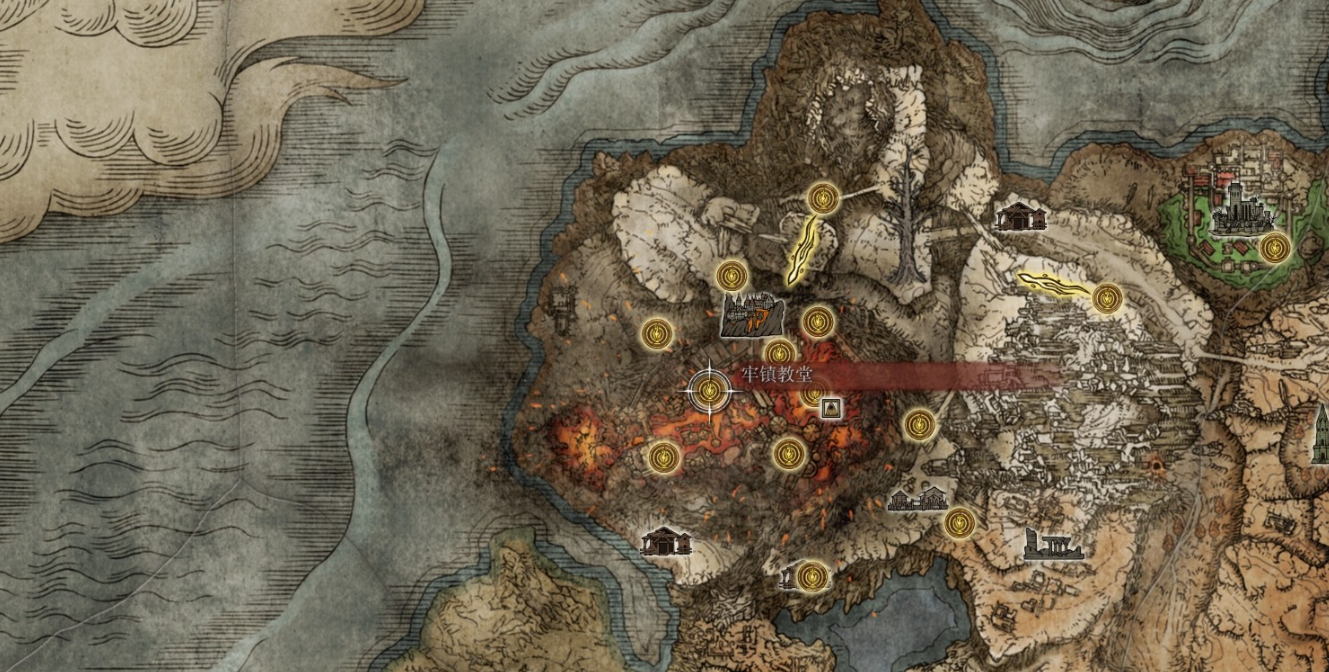Pick the grace touching the horizontal yellow streak
The width and height of the screenshot is (1329, 672).
click(1106, 298)
